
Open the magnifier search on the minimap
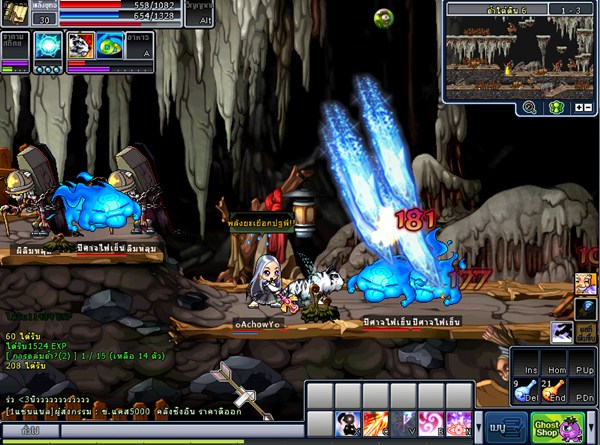(529, 106)
